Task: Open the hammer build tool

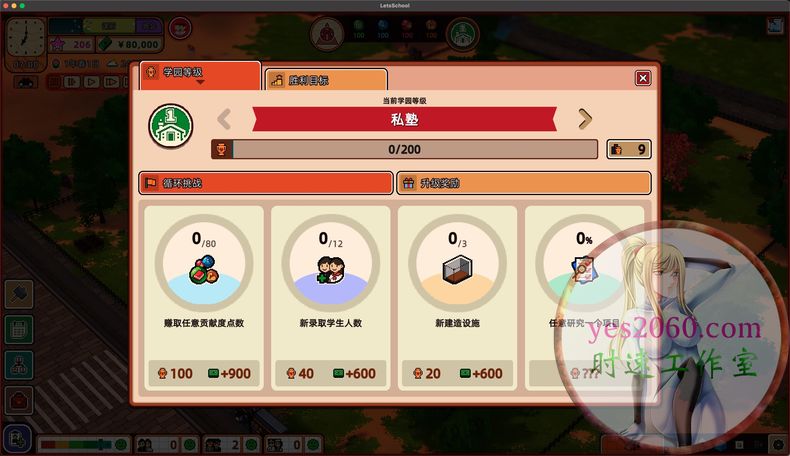Action: pyautogui.click(x=19, y=294)
